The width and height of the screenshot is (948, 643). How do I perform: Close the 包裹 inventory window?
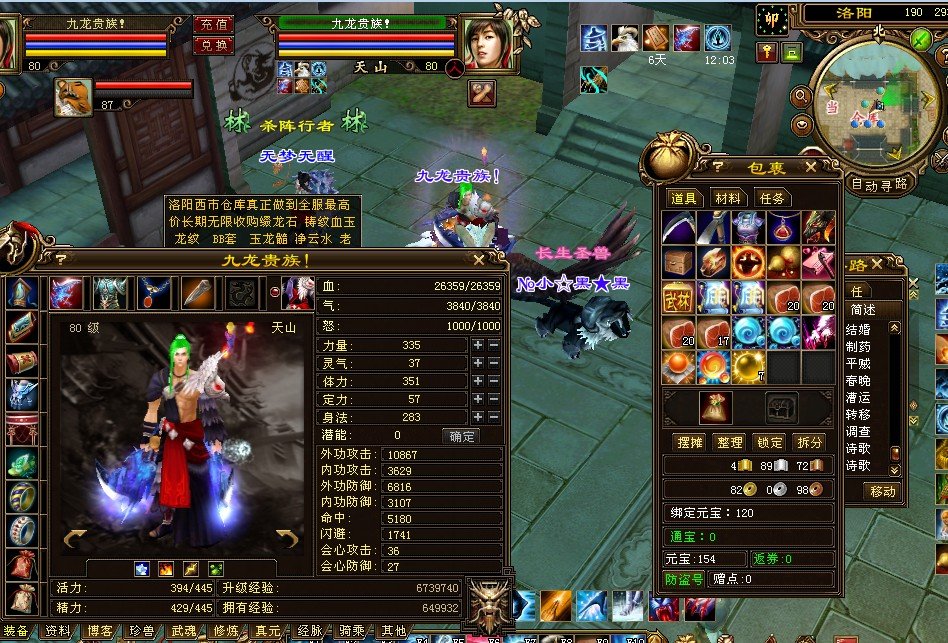point(811,167)
